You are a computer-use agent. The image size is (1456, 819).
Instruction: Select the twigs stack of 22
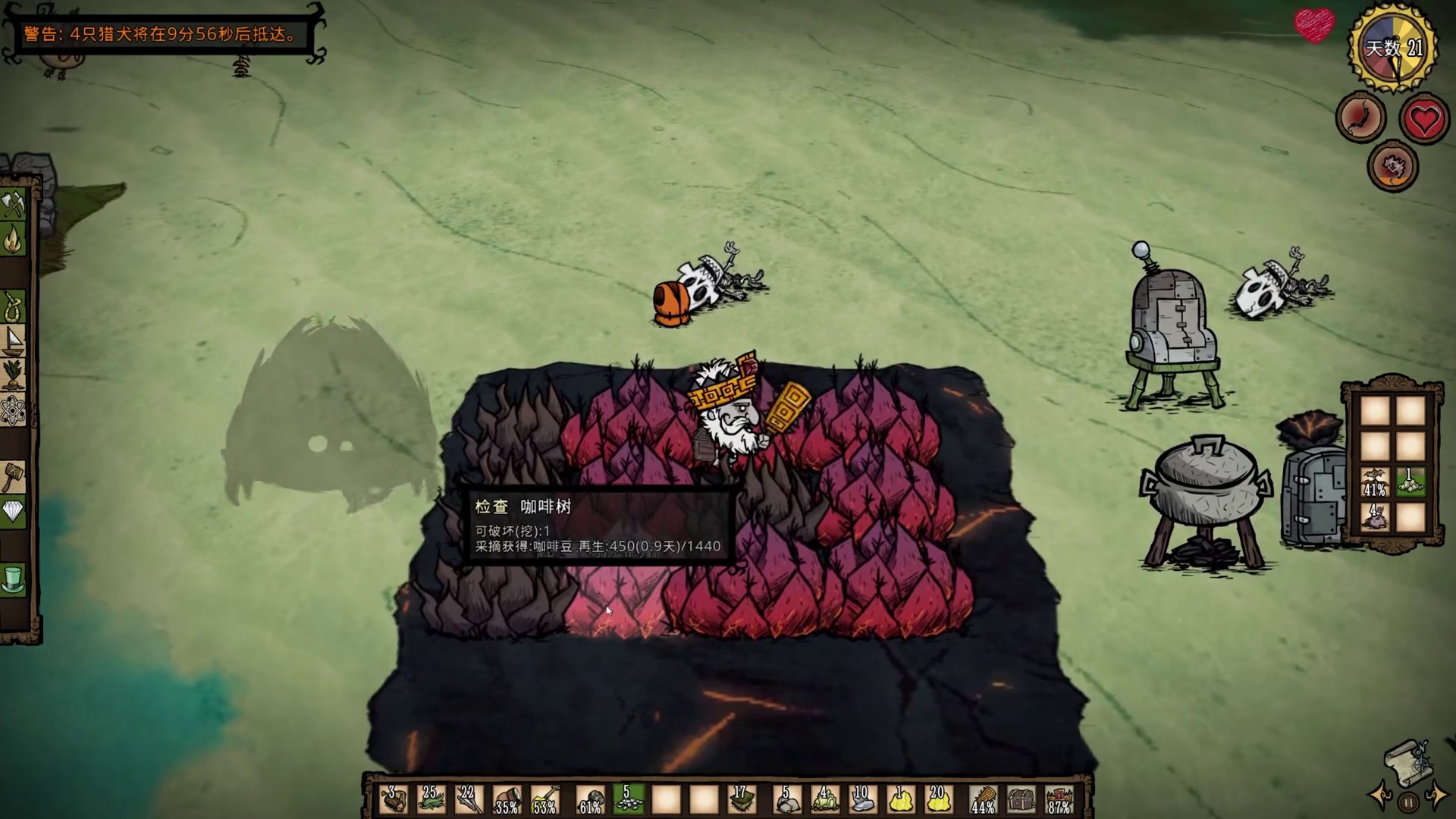tap(468, 799)
